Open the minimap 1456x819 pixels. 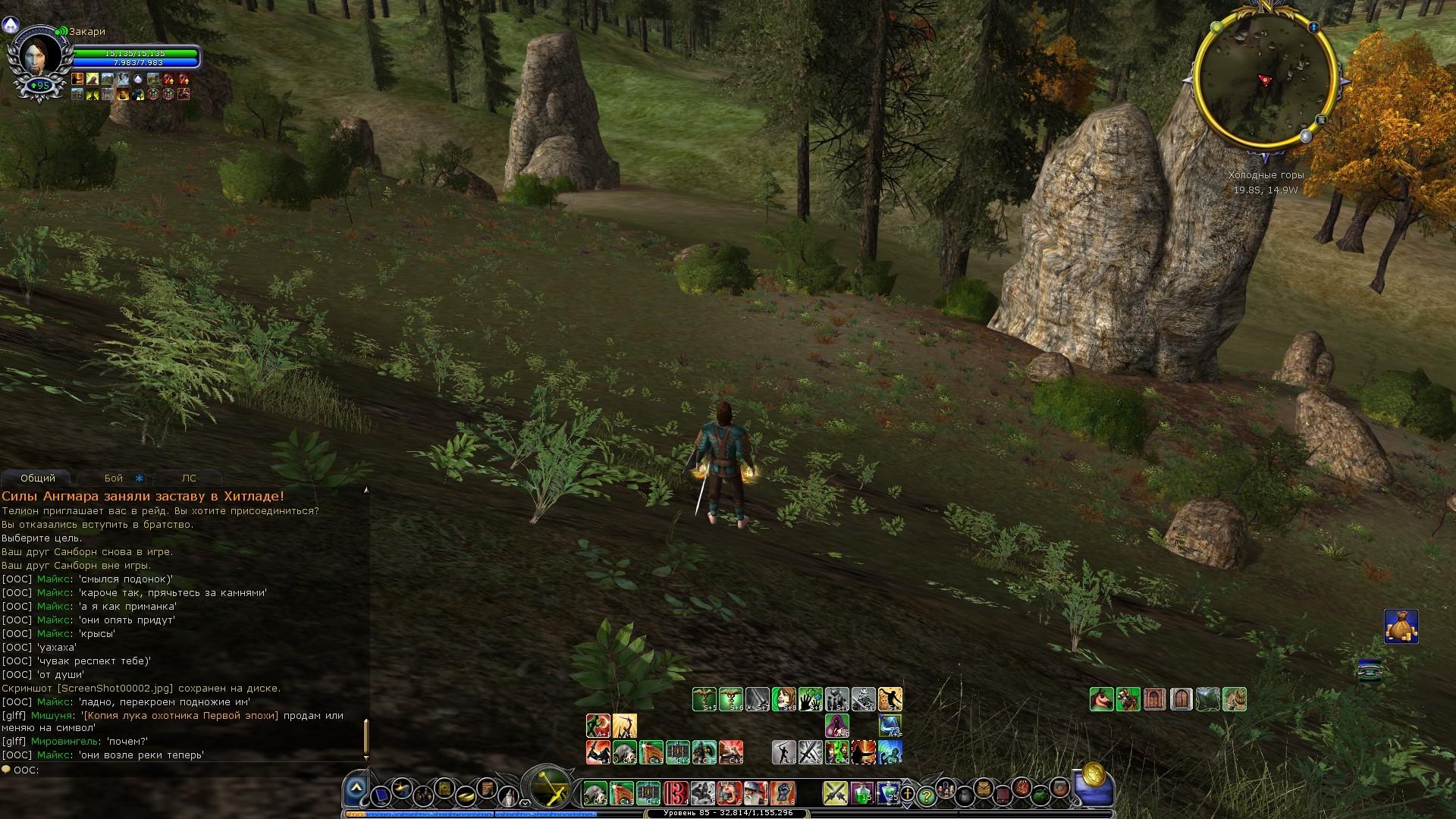click(x=1264, y=80)
